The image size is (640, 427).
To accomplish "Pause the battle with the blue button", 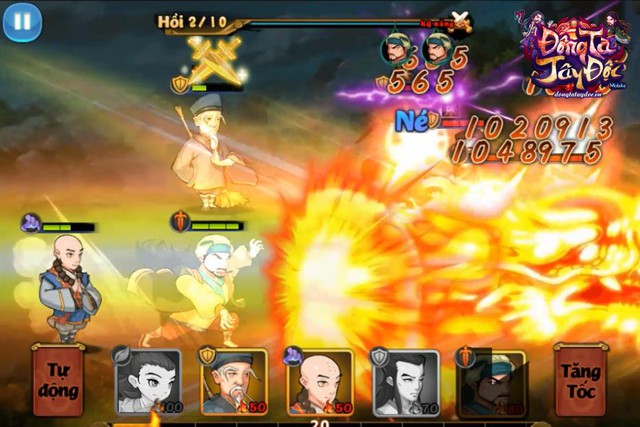I will click(22, 21).
